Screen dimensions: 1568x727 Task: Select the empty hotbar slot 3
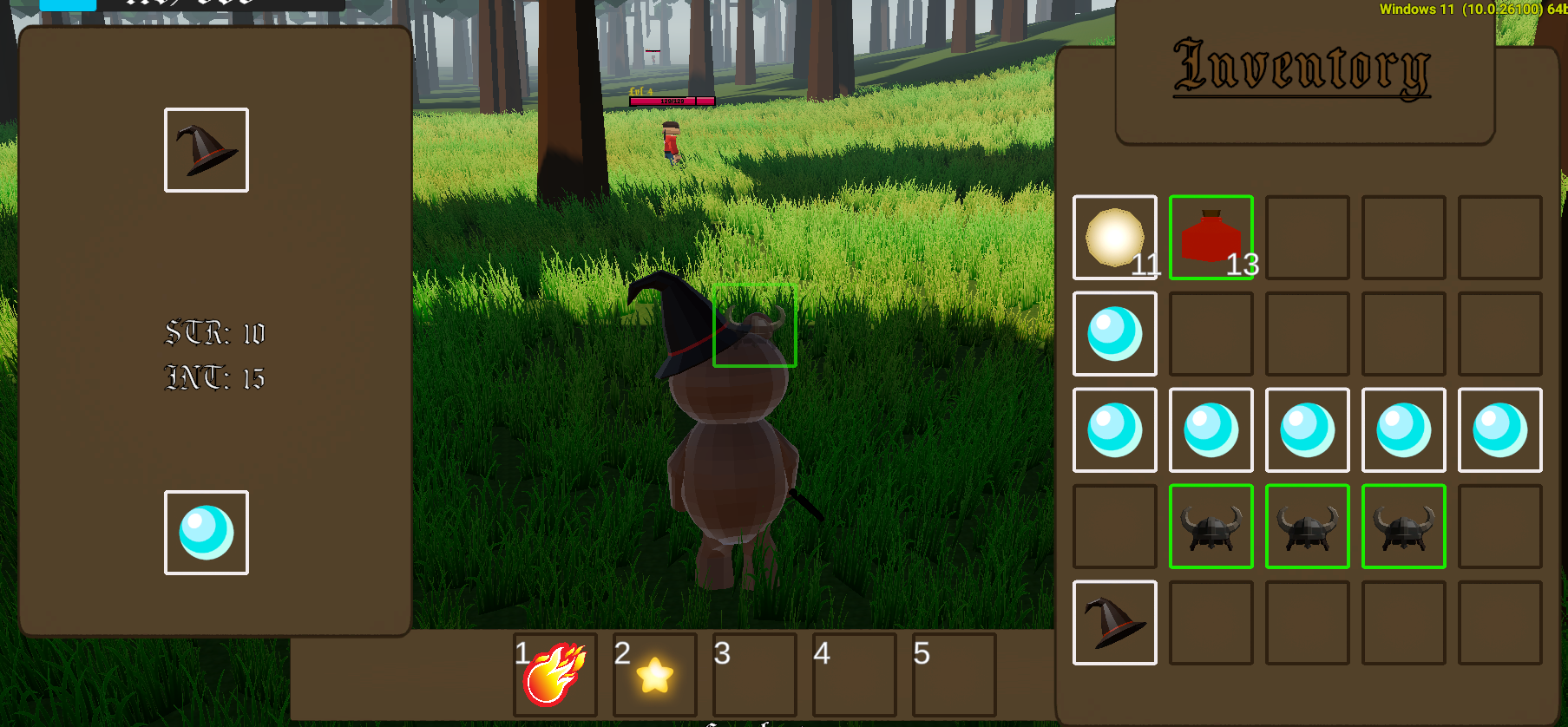coord(753,677)
